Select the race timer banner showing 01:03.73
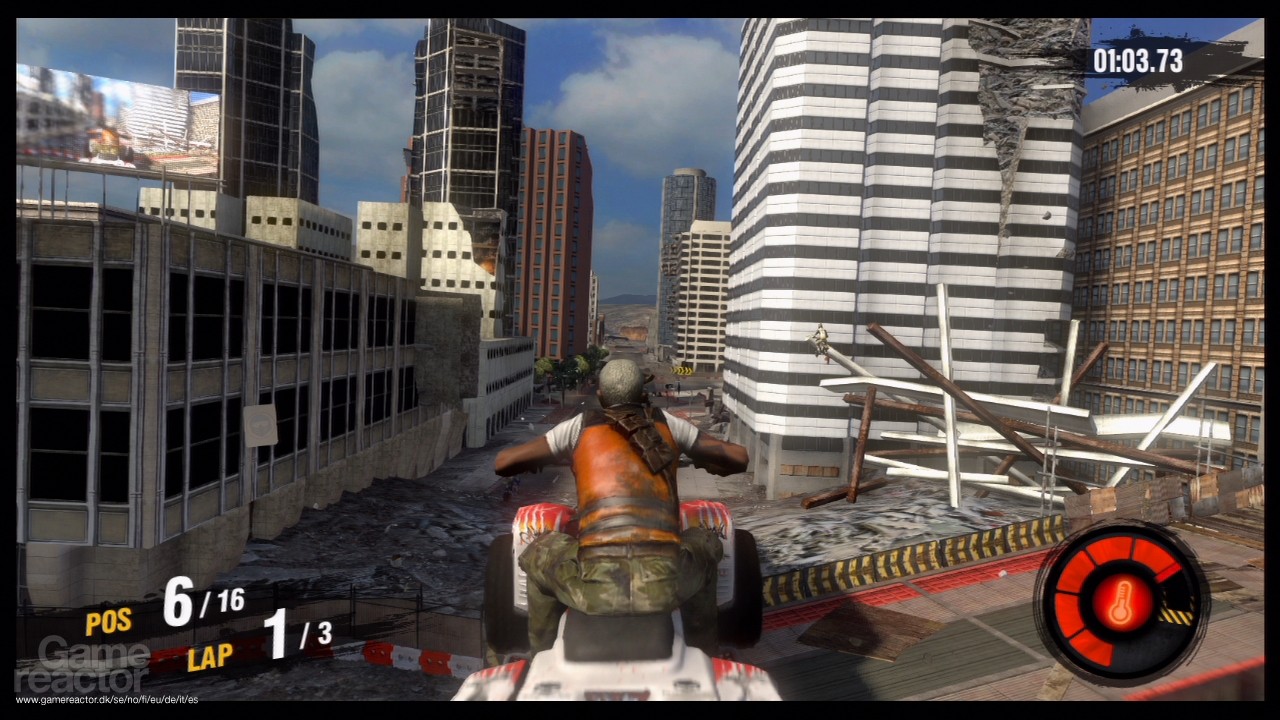Screen dimensions: 1280x720 1139,61
